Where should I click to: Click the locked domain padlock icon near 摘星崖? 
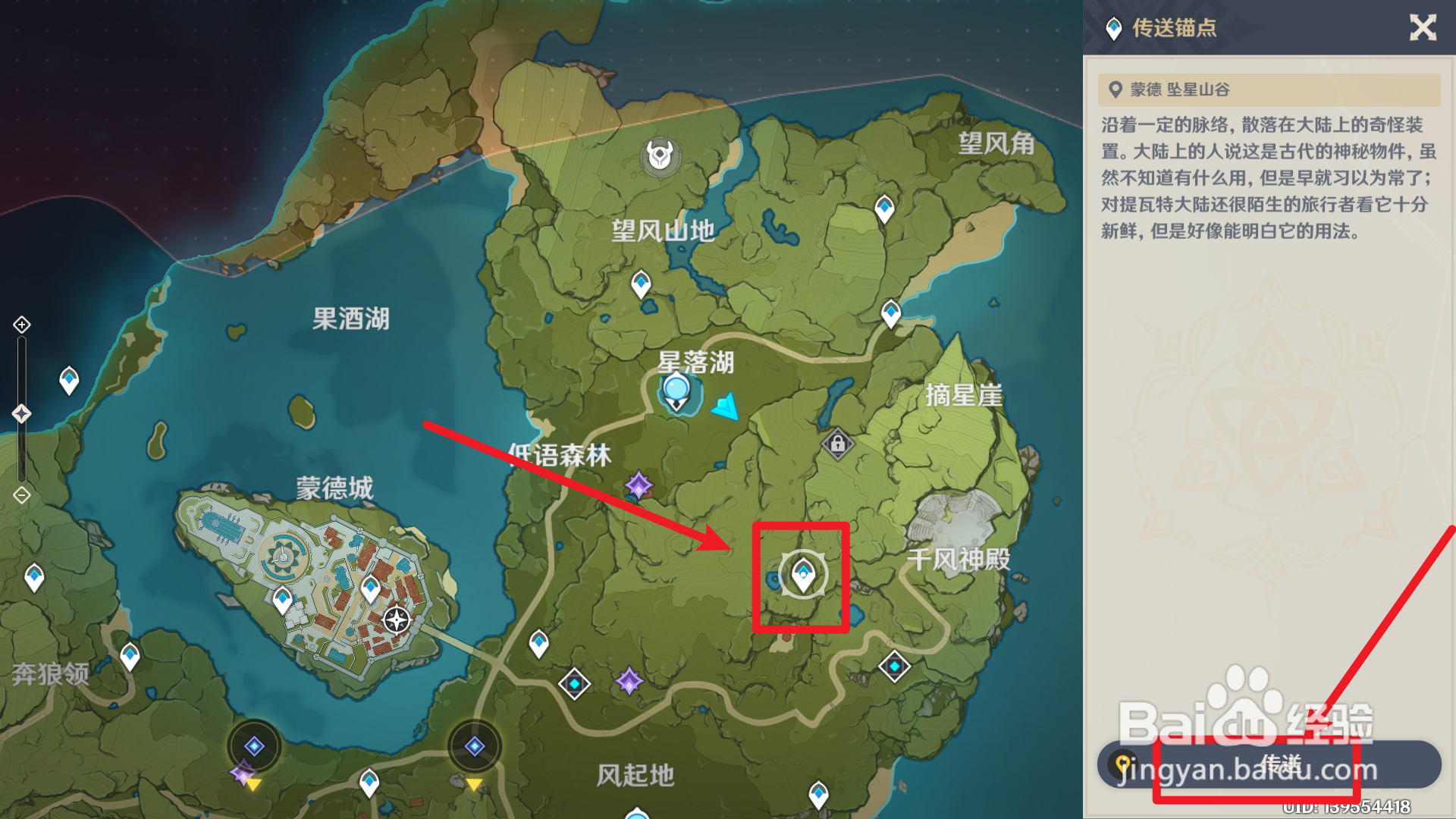(x=837, y=443)
